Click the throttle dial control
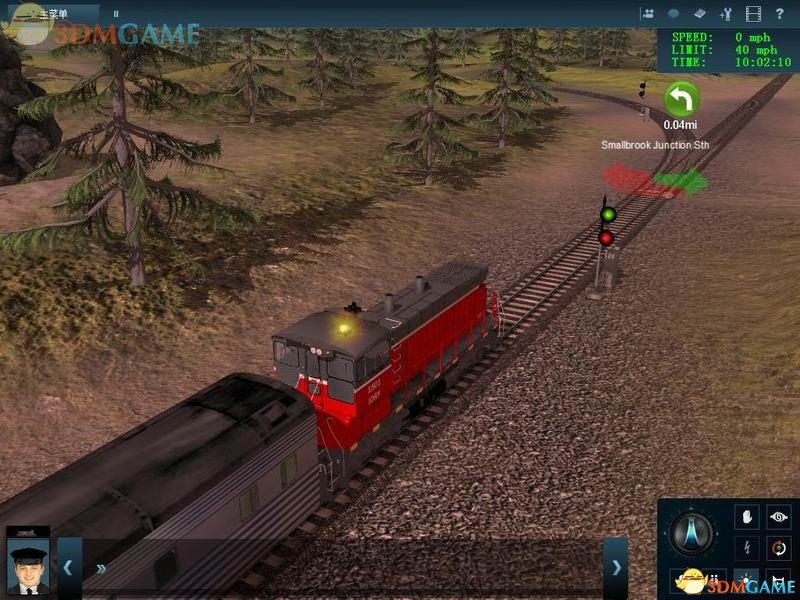The height and width of the screenshot is (600, 800). coord(693,533)
